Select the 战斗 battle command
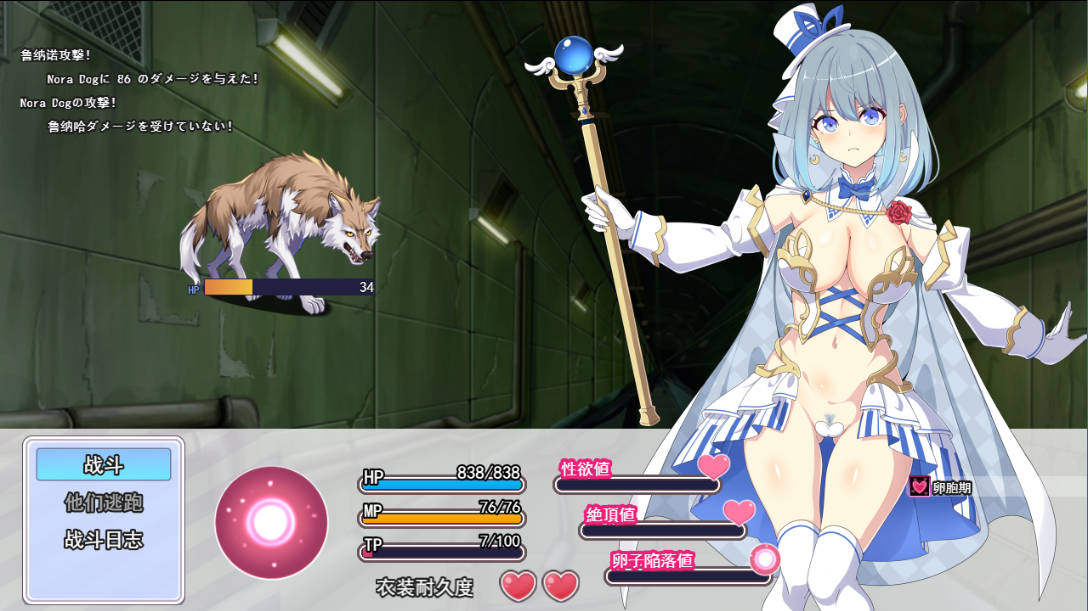Screen dimensions: 1088x611 pyautogui.click(x=104, y=464)
